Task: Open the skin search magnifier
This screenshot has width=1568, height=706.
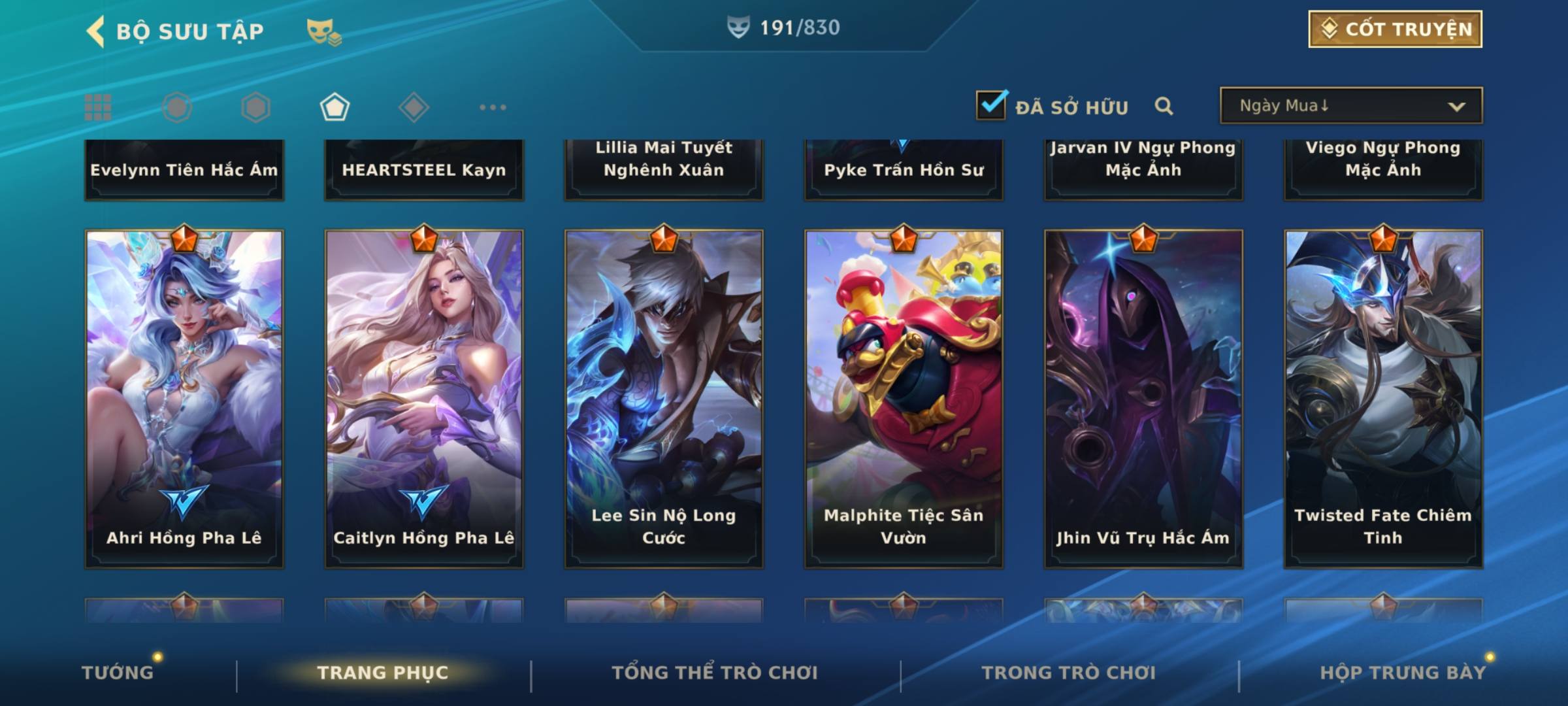Action: (1164, 106)
